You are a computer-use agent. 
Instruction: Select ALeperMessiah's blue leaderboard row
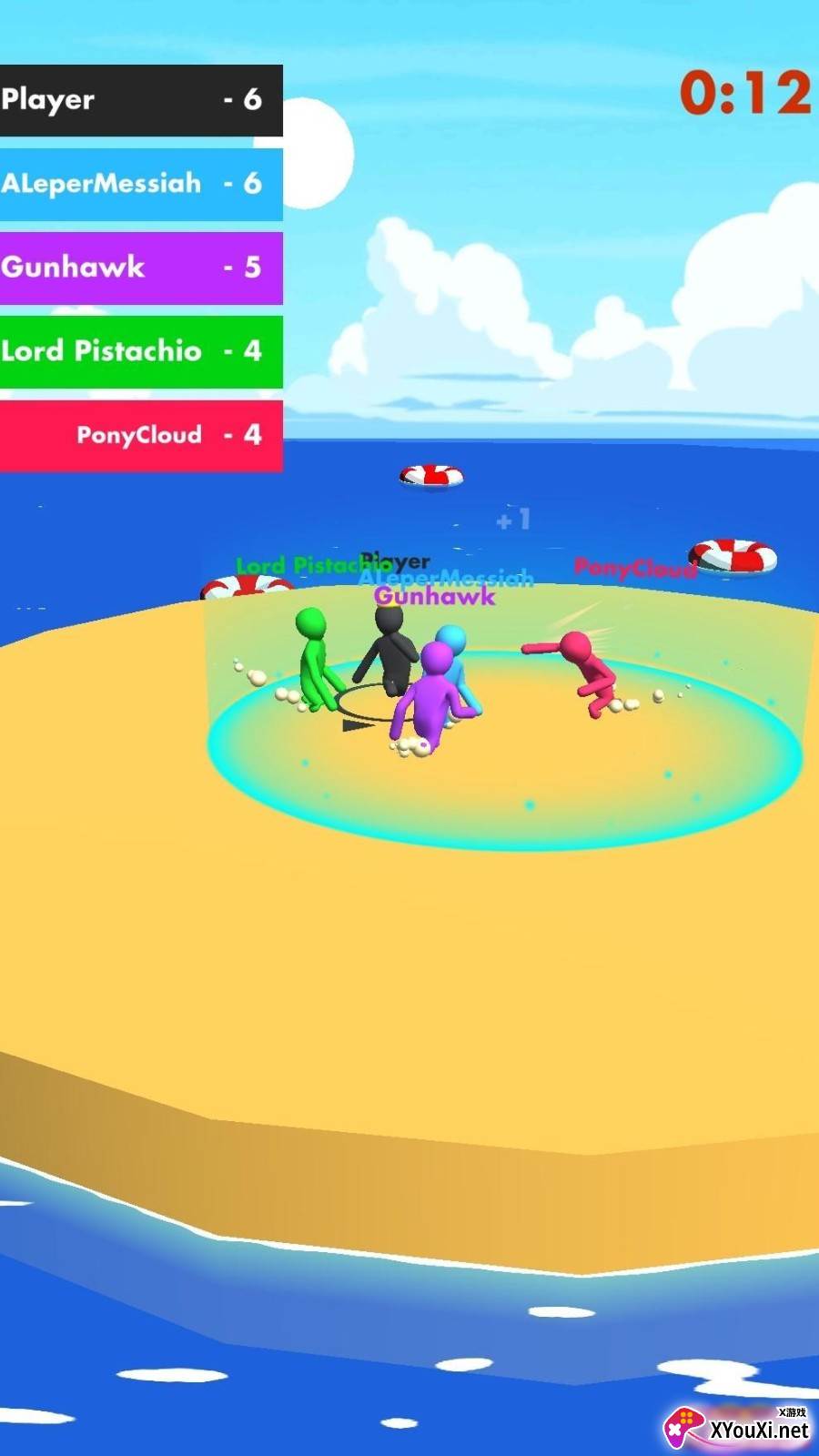(140, 184)
